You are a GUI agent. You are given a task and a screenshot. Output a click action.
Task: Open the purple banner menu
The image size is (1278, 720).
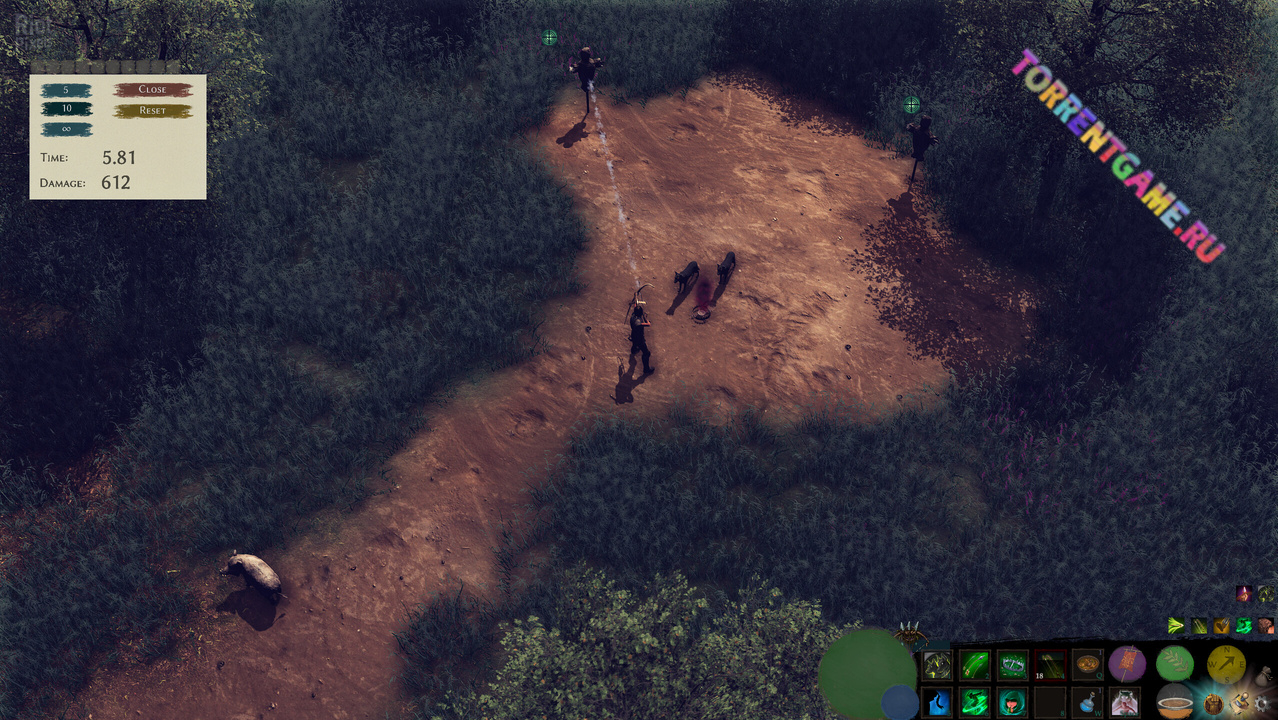(1127, 663)
